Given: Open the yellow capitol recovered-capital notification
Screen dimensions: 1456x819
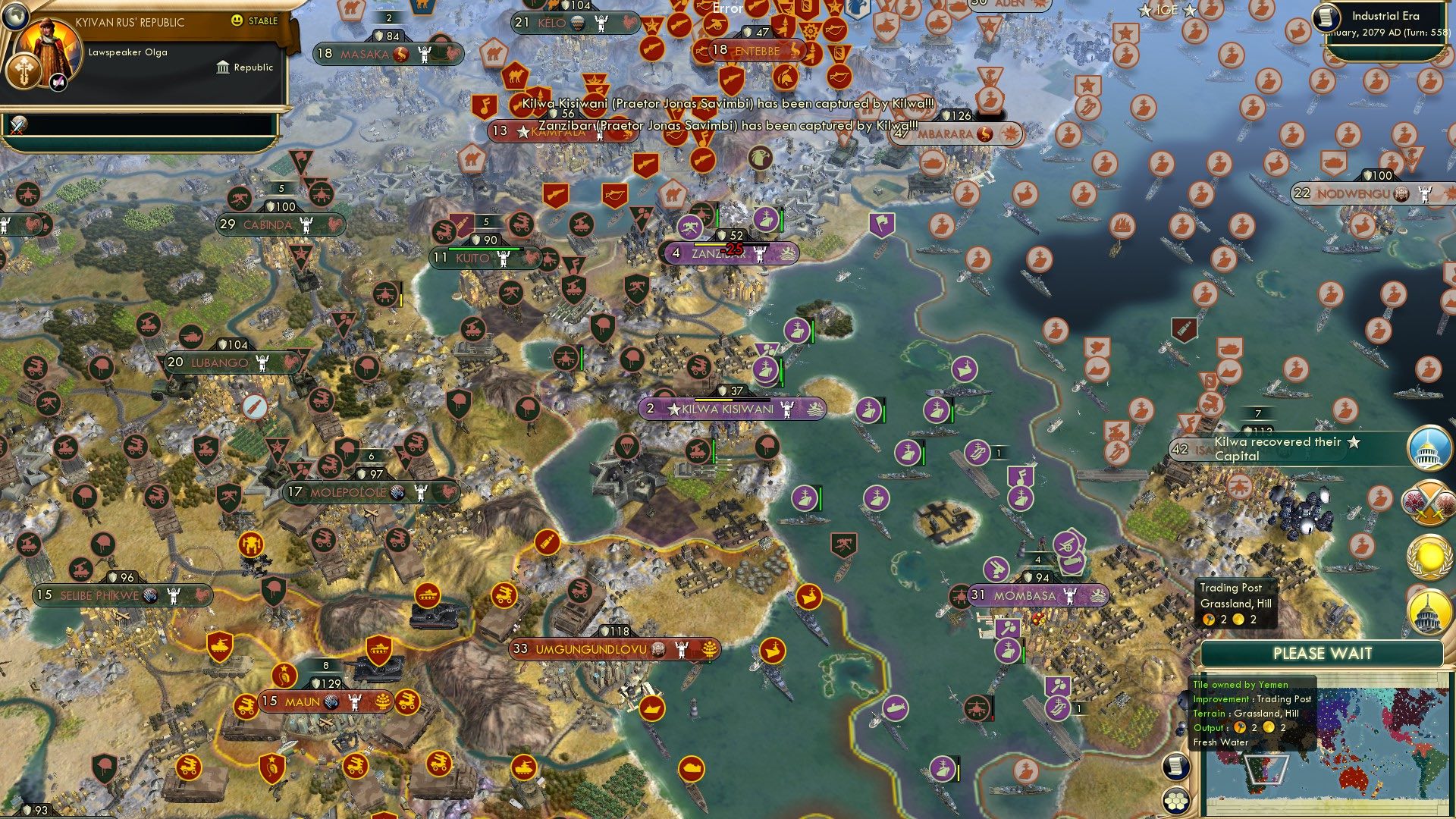Looking at the screenshot, I should pos(1429,610).
